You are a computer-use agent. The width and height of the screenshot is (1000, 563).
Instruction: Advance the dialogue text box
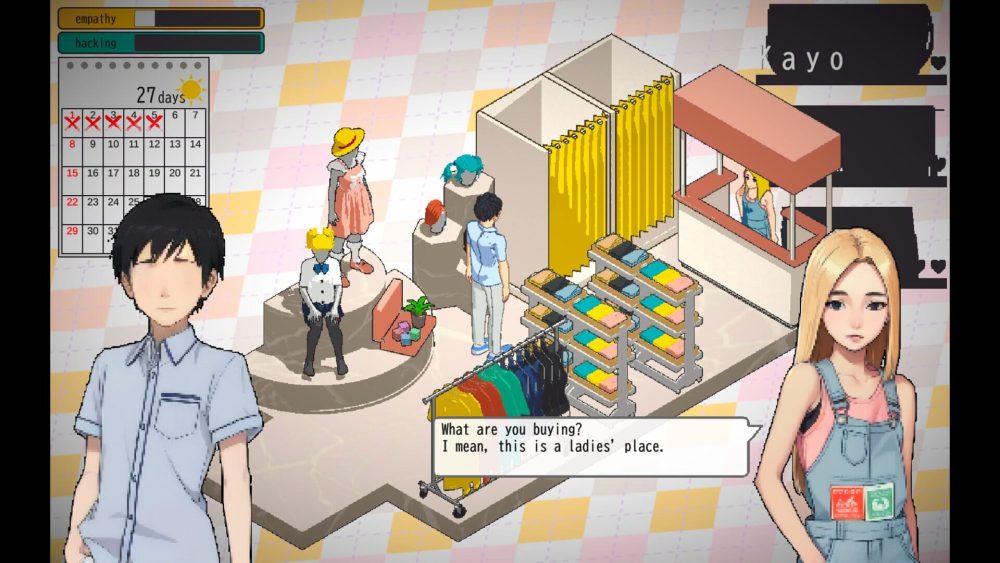coord(592,446)
